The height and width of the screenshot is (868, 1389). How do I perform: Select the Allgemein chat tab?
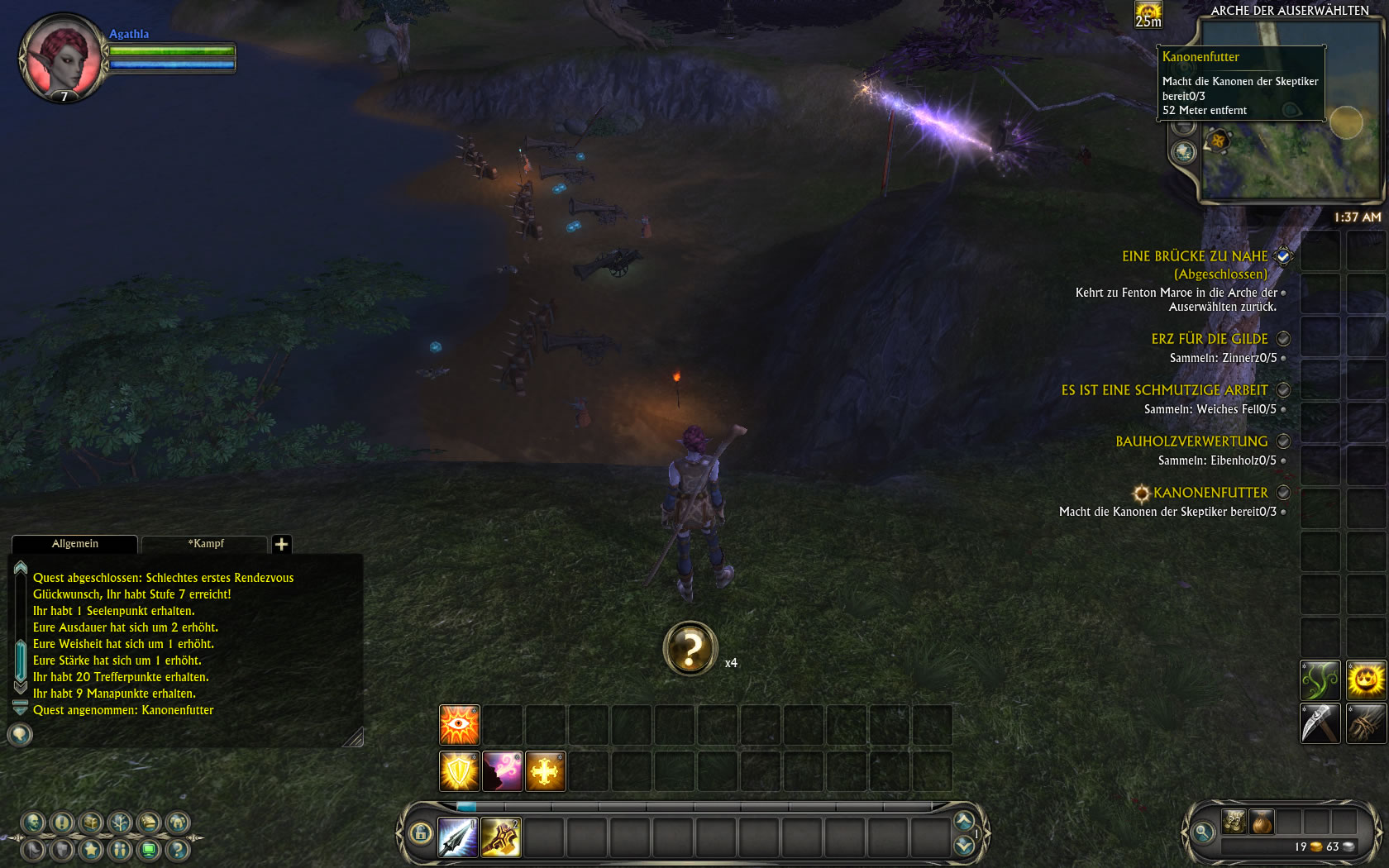tap(74, 544)
